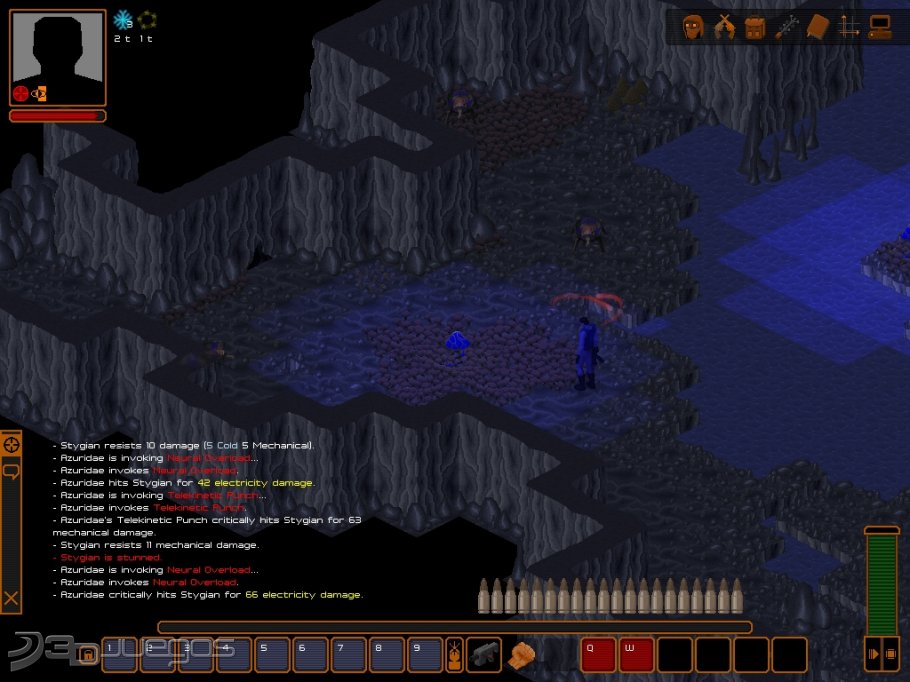
Task: Open the map grid icon
Action: point(849,27)
